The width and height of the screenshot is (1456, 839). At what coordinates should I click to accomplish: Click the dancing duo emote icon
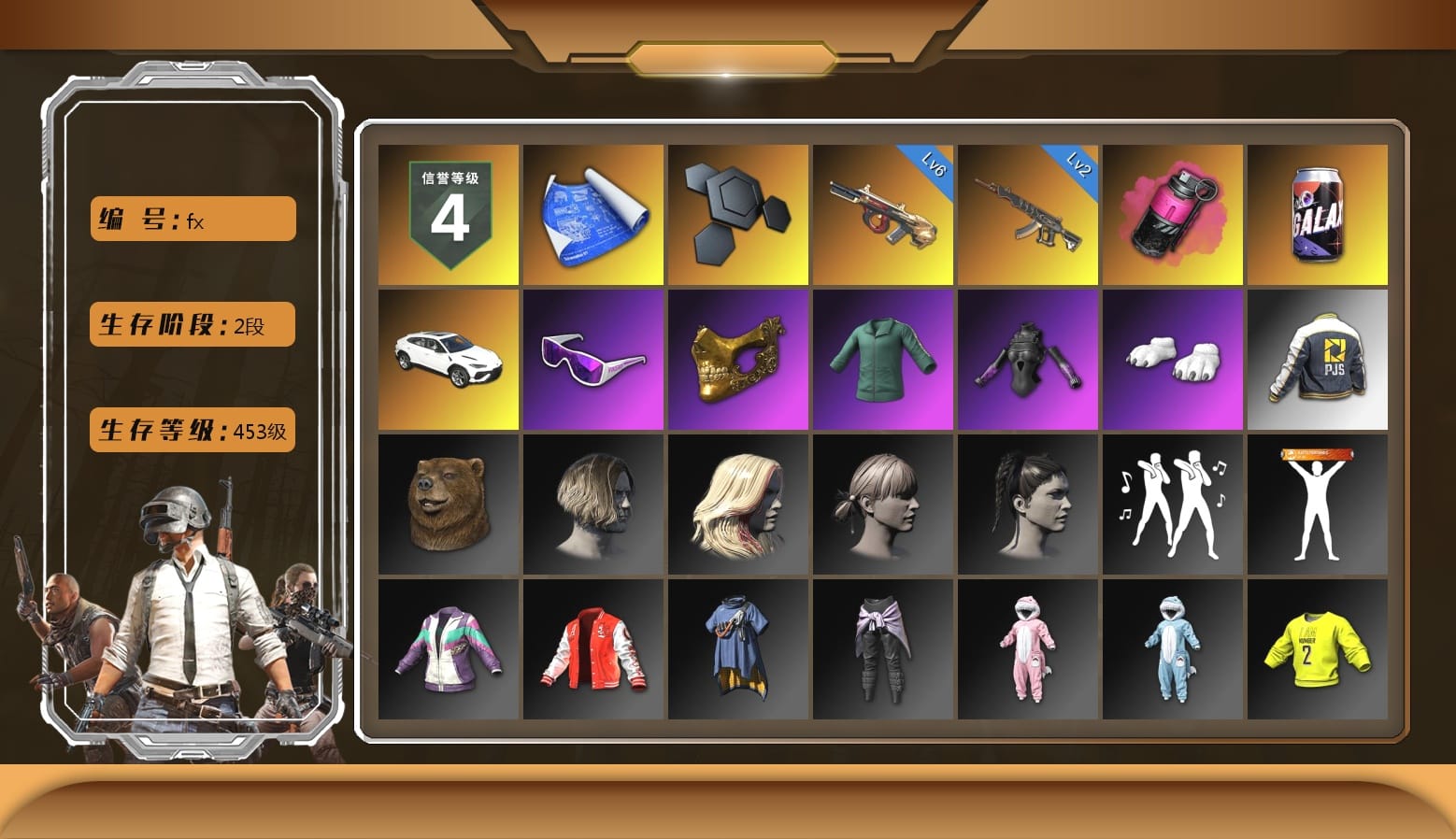click(x=1172, y=505)
